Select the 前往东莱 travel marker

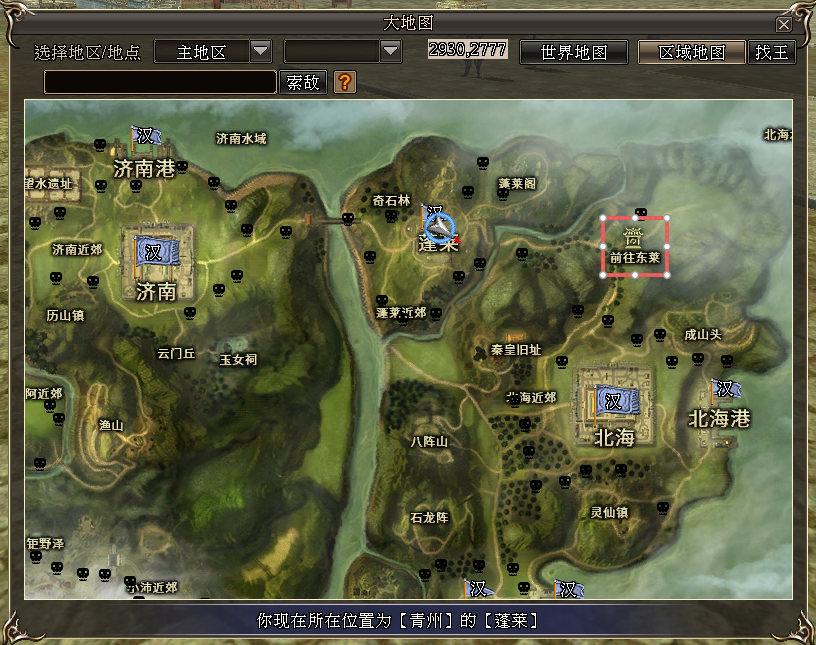pyautogui.click(x=635, y=245)
